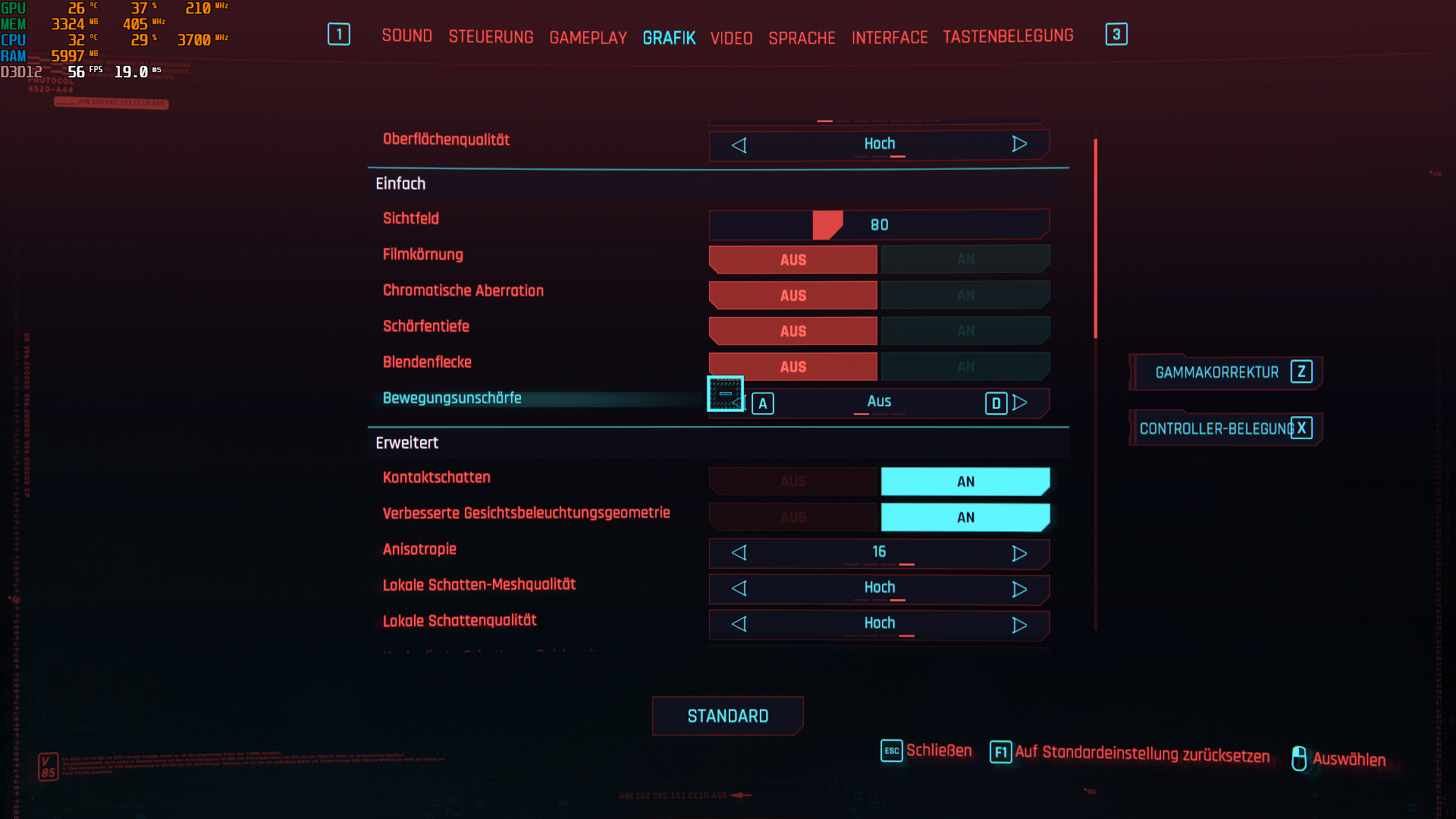Click the X key icon beside Controller-Belegung

[1301, 428]
